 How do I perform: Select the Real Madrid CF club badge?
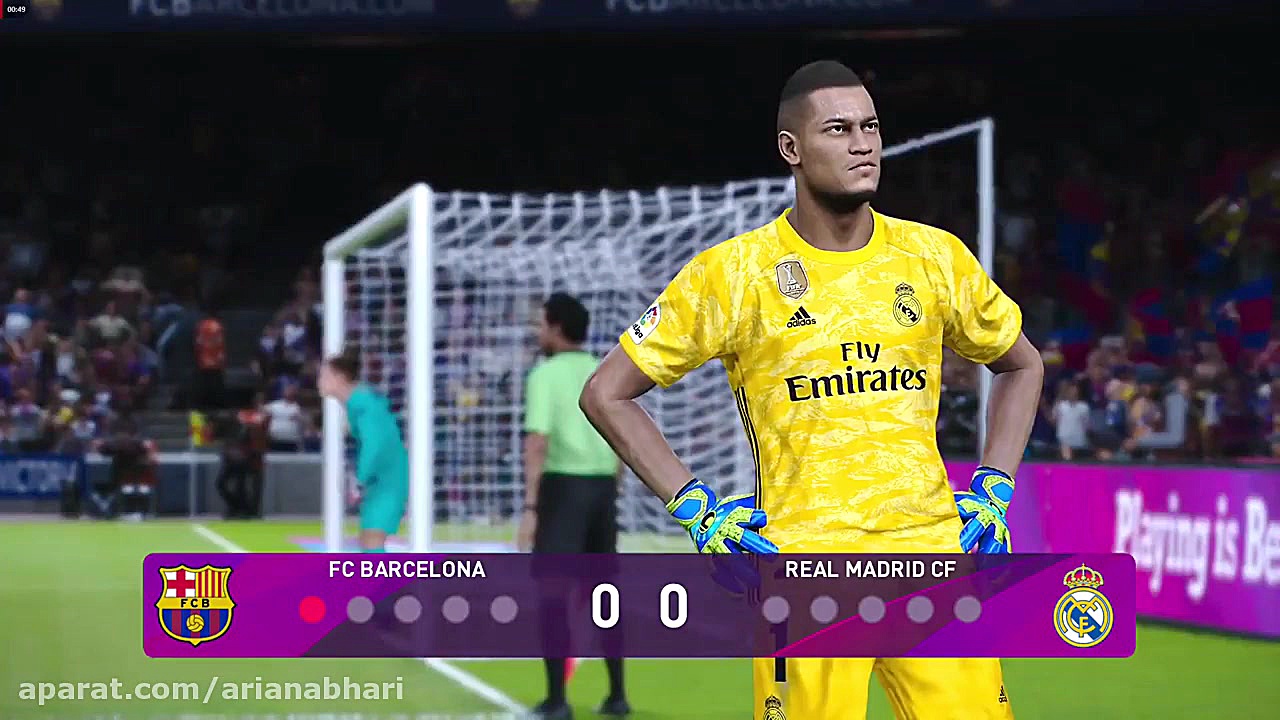(x=1085, y=610)
